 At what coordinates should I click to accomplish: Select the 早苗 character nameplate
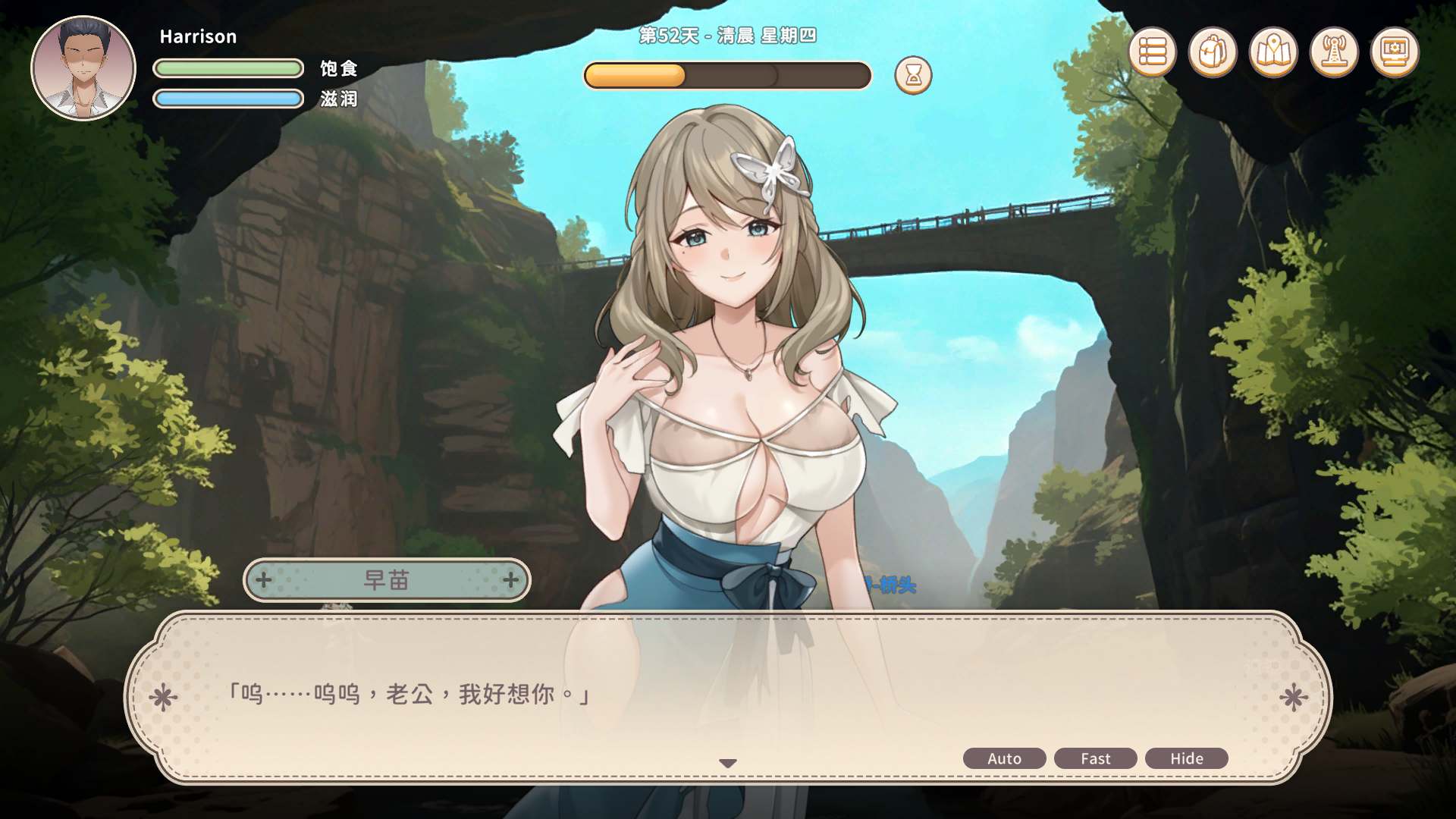tap(384, 580)
